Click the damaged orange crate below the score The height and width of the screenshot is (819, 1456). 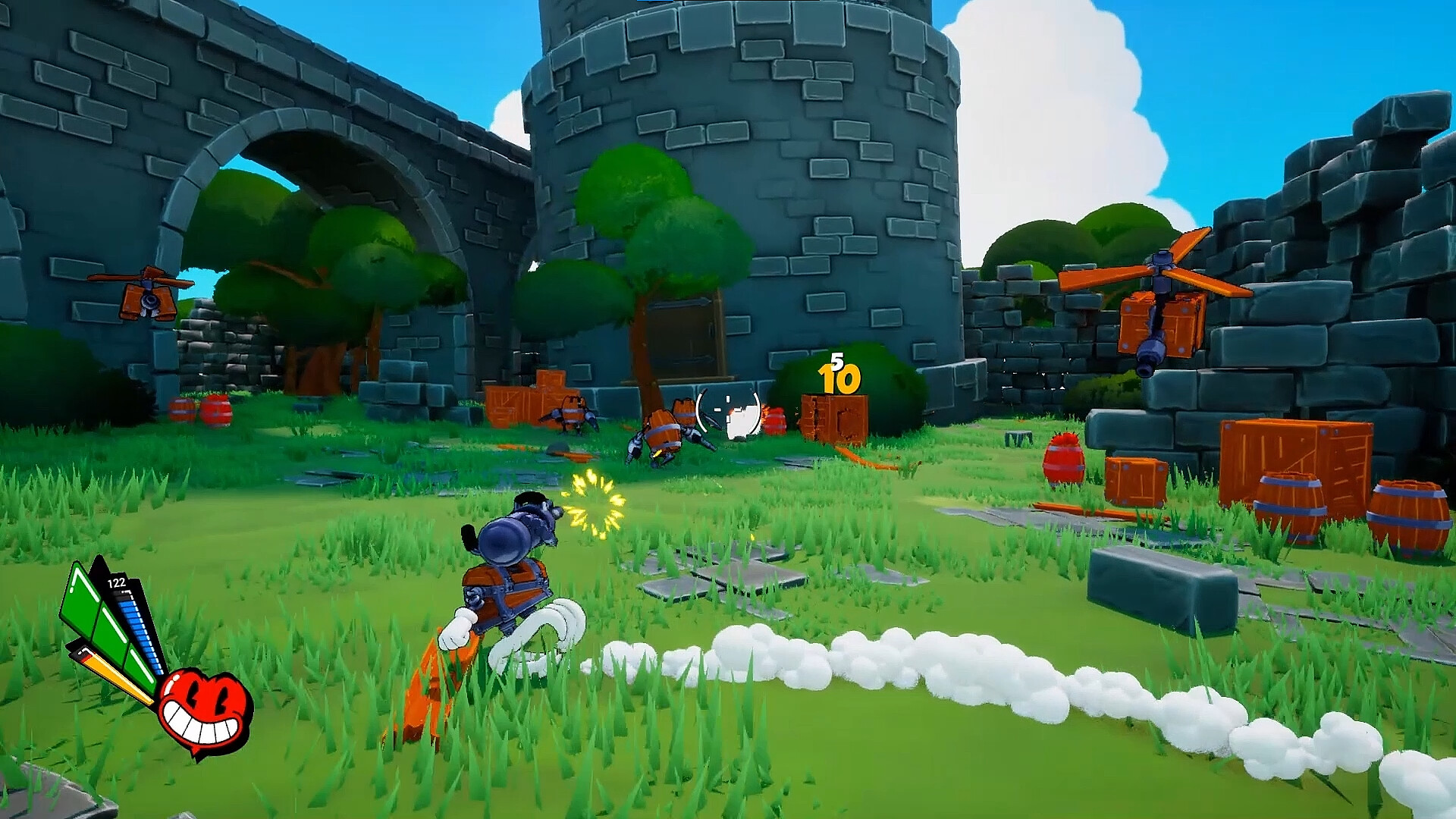(x=834, y=417)
